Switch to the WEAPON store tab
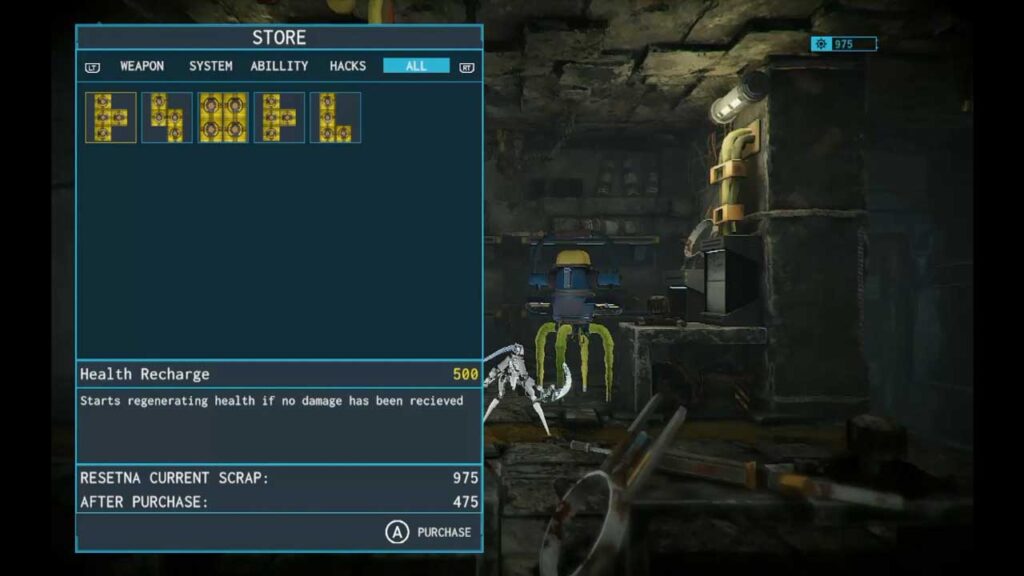The height and width of the screenshot is (576, 1024). tap(142, 66)
